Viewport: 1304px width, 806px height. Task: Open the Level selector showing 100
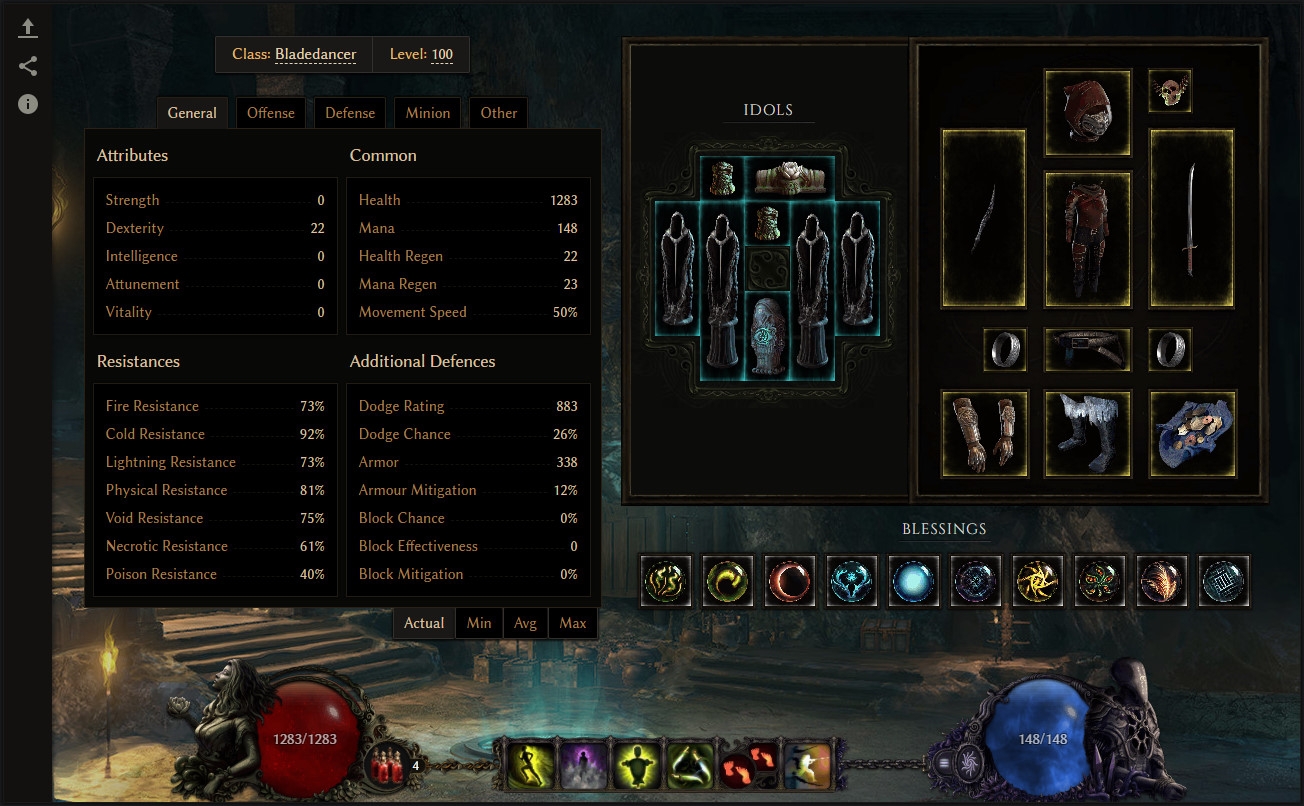click(442, 54)
